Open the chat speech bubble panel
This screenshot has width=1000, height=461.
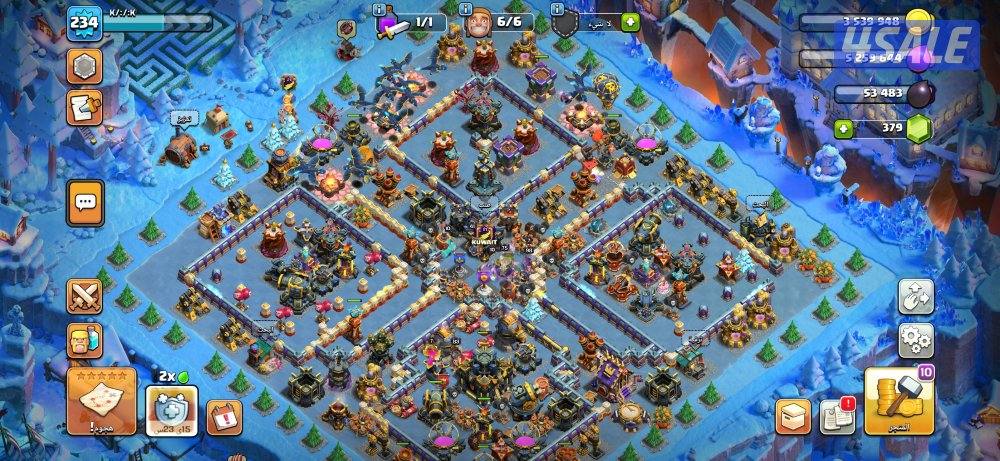pyautogui.click(x=85, y=202)
